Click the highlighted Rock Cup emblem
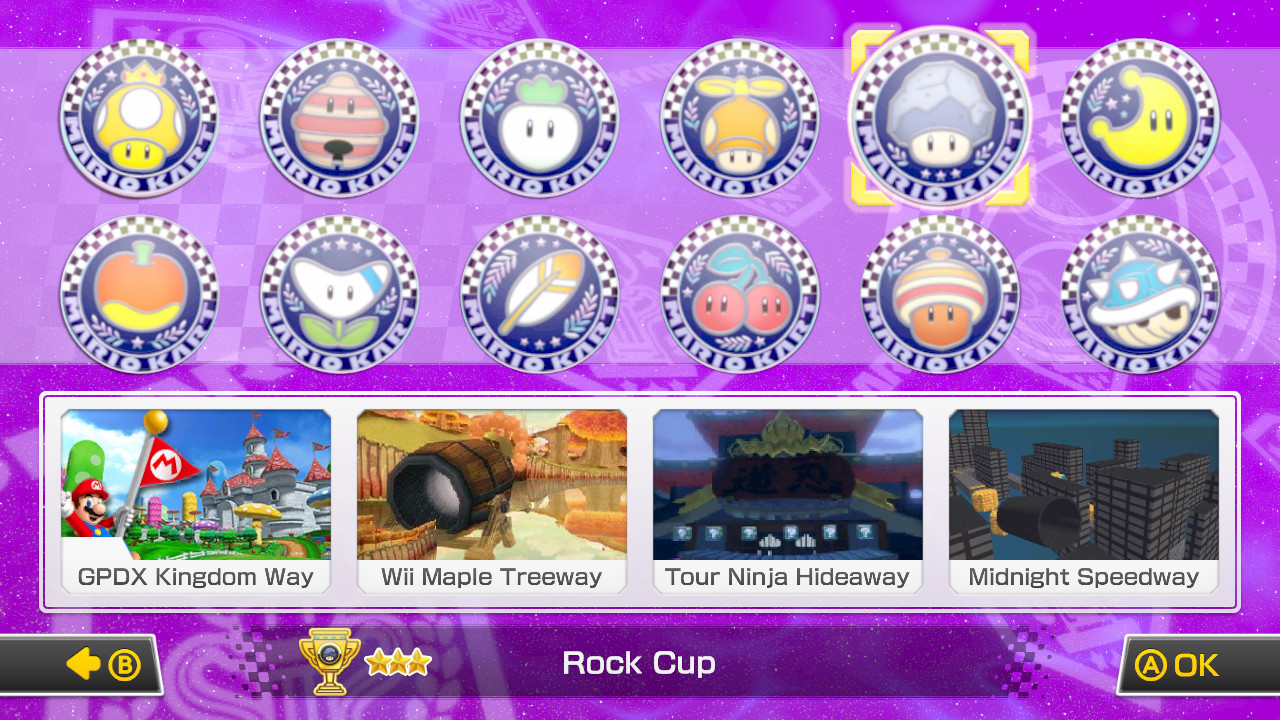Viewport: 1280px width, 720px height. (939, 119)
